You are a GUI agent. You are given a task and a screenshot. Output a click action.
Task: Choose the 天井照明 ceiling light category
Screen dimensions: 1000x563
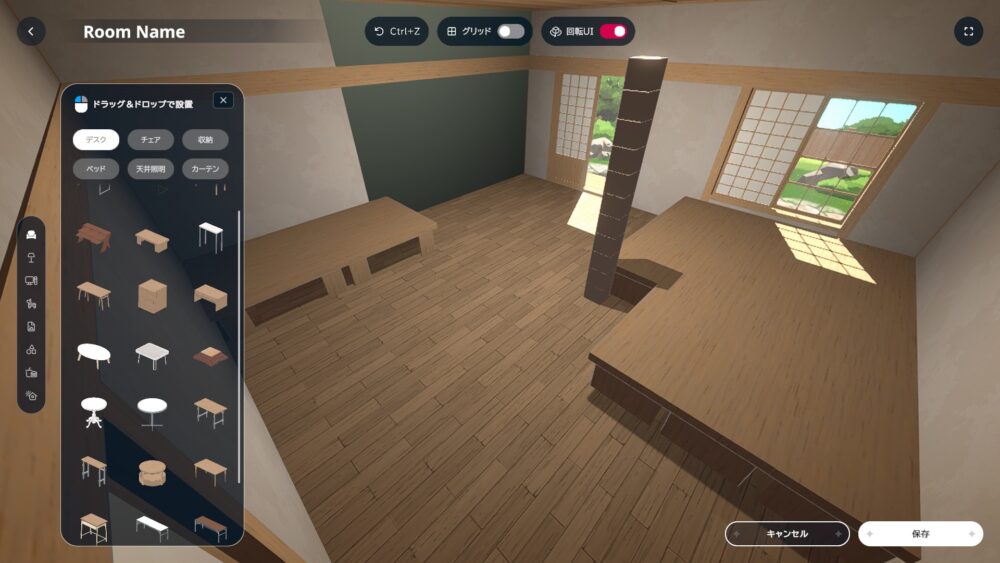pos(150,169)
